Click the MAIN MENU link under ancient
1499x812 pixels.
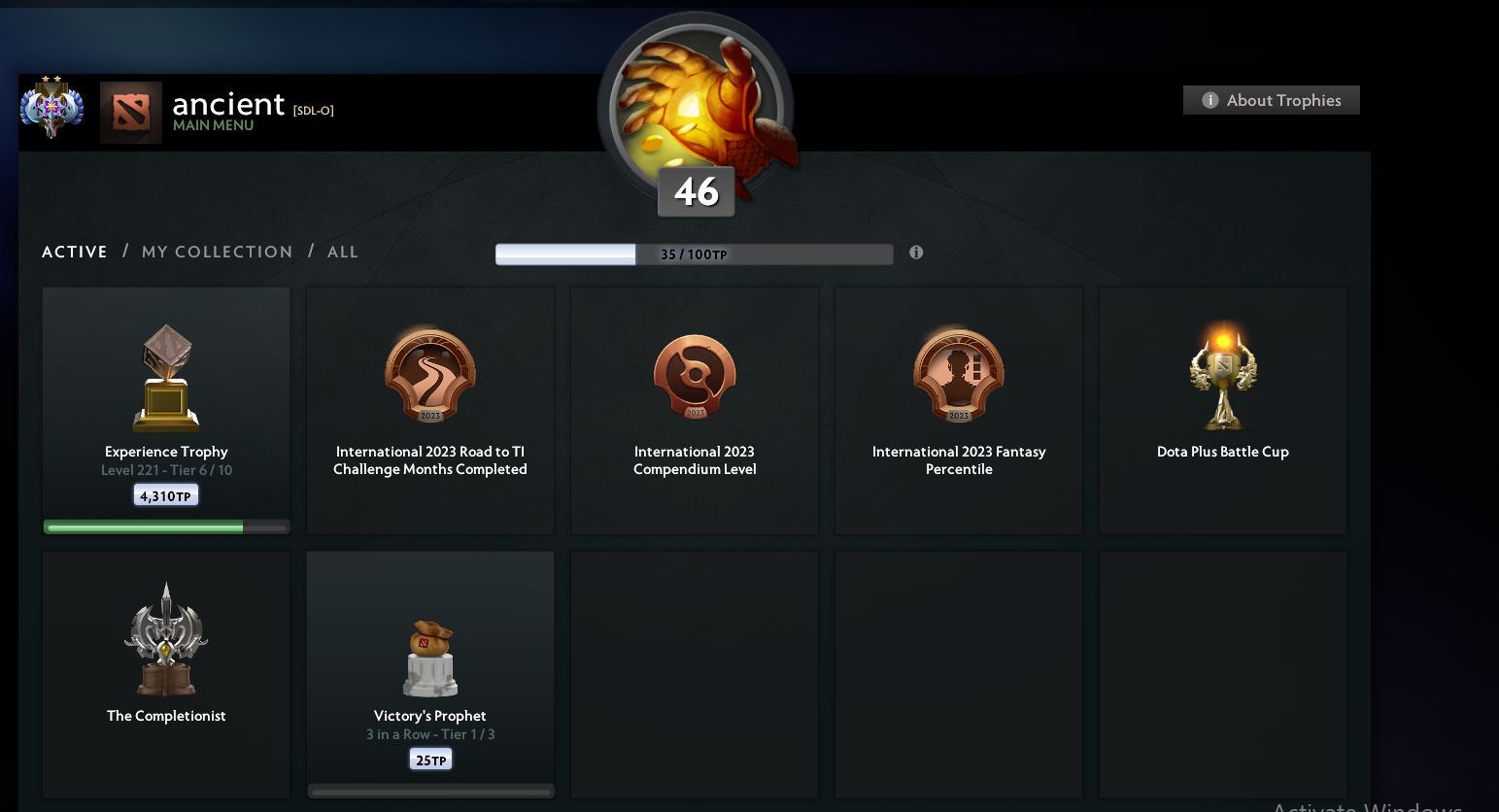point(212,126)
